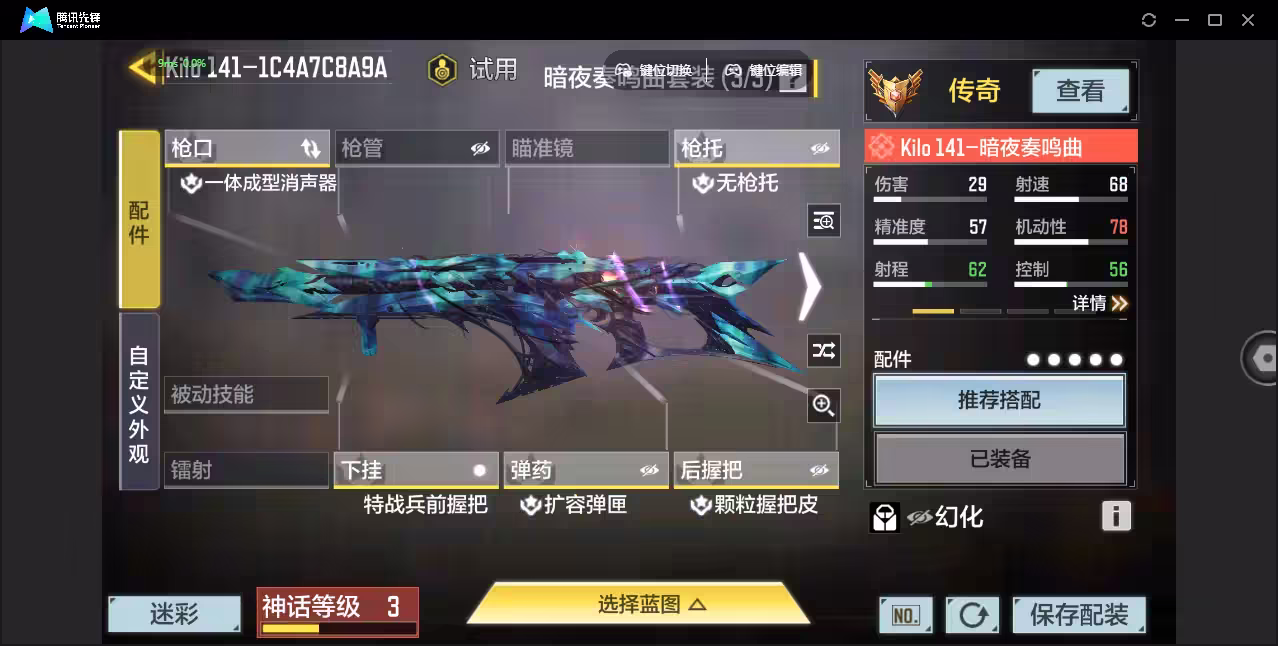Viewport: 1278px width, 646px height.
Task: Close the emulator window
Action: point(1248,20)
